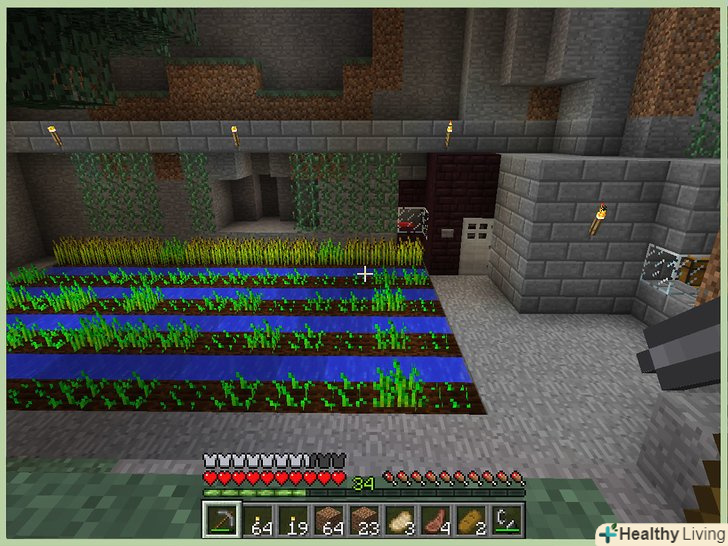Viewport: 728px width, 546px height.
Task: Choose the 23 dirt blocks slot
Action: click(x=365, y=520)
